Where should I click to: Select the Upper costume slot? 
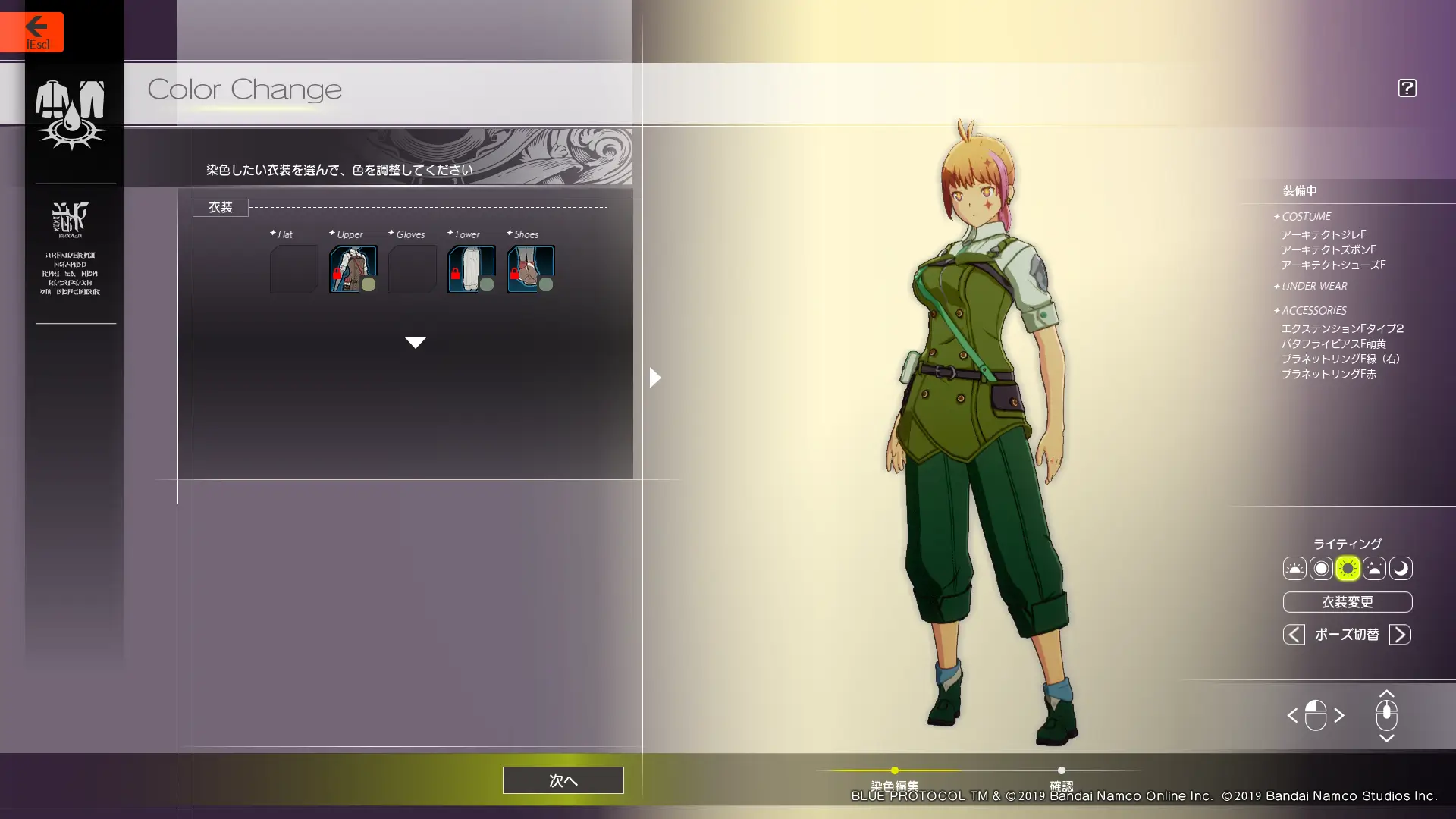(353, 268)
